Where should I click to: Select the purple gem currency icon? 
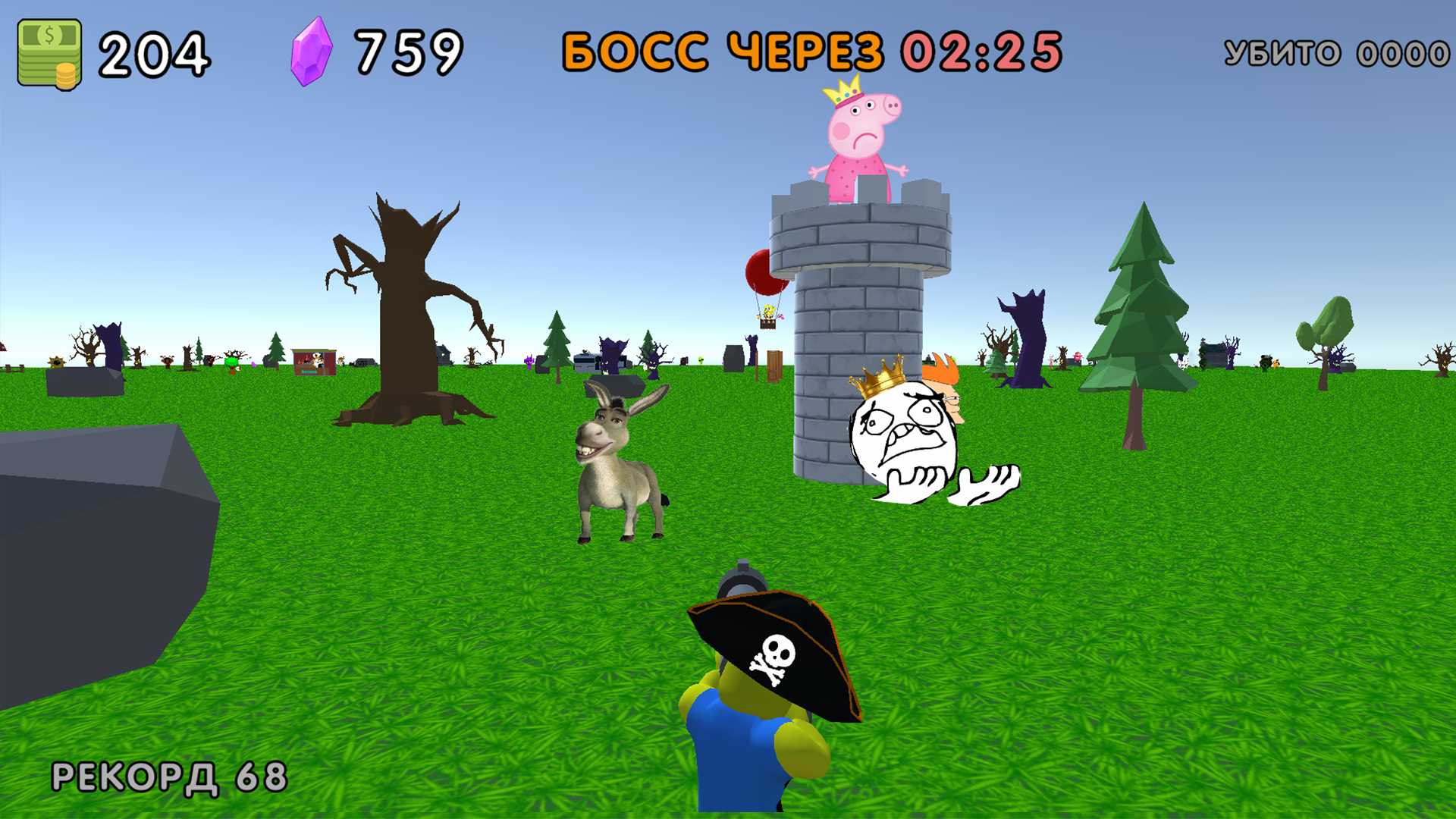coord(309,51)
